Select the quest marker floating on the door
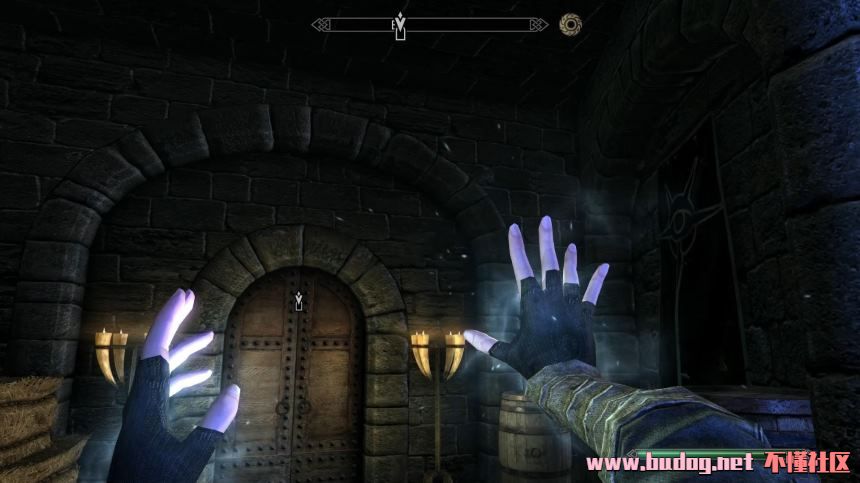 coord(298,298)
